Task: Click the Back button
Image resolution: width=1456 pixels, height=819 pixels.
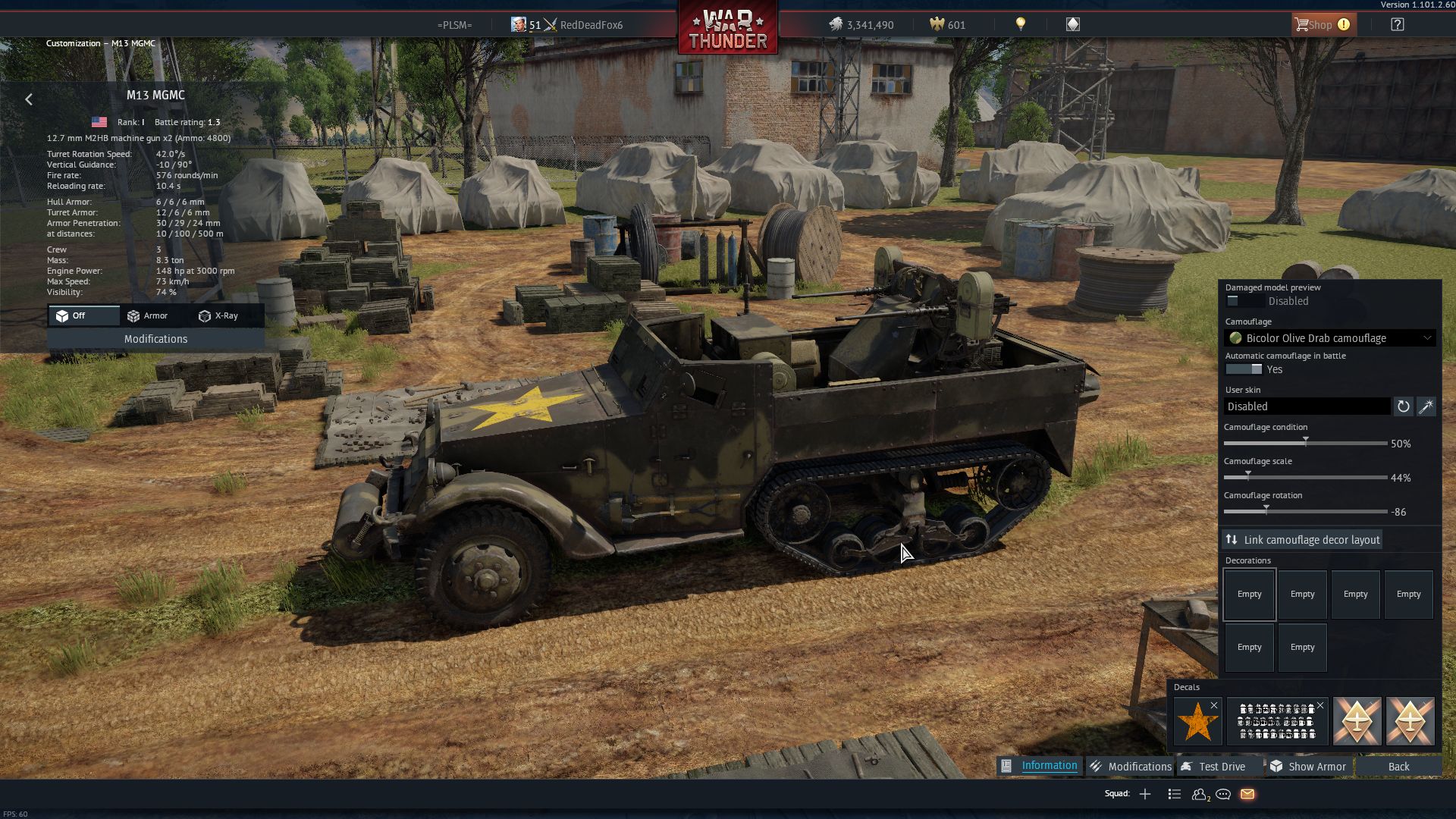Action: tap(1398, 767)
